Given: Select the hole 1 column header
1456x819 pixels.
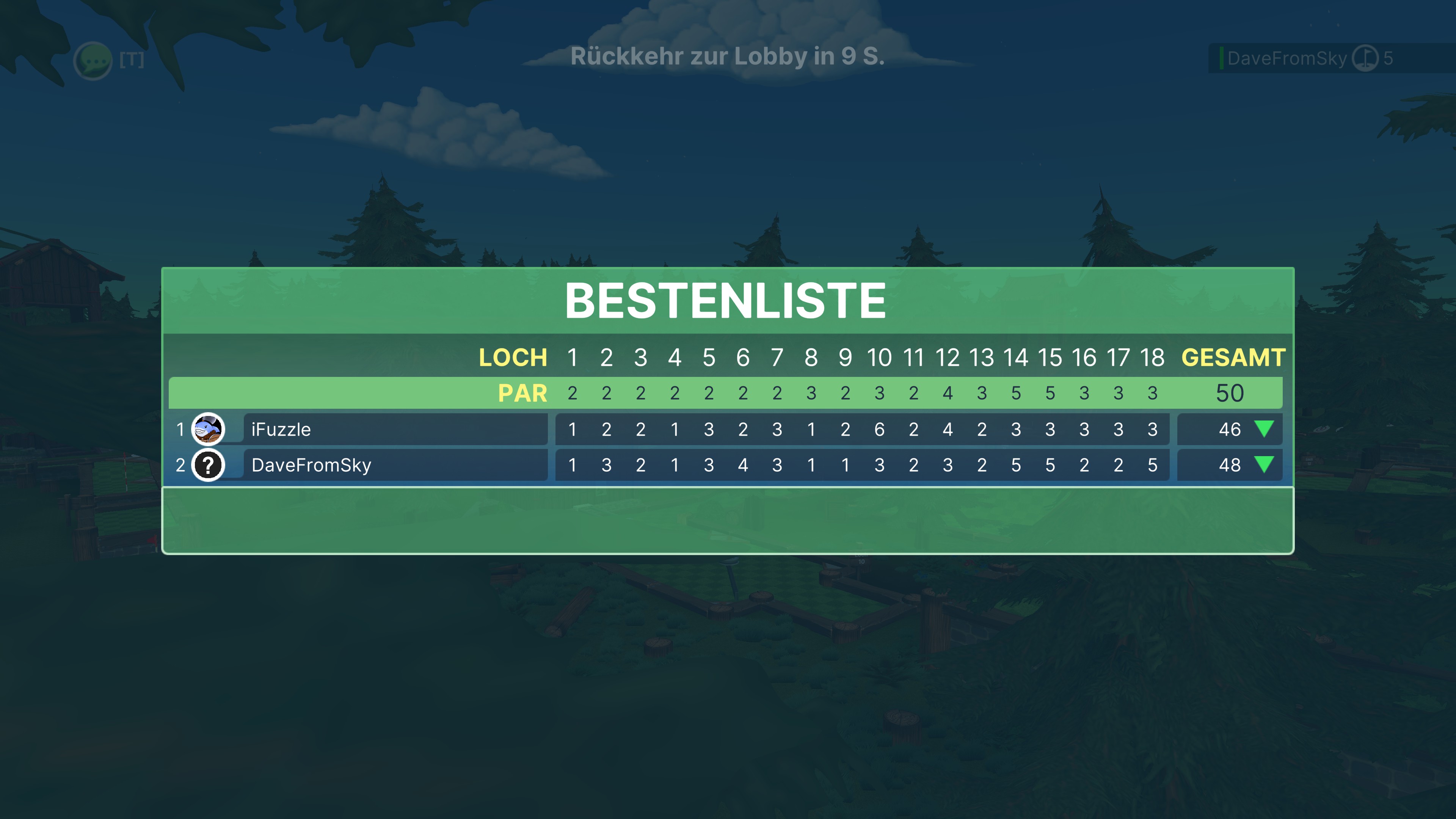Looking at the screenshot, I should coord(573,357).
